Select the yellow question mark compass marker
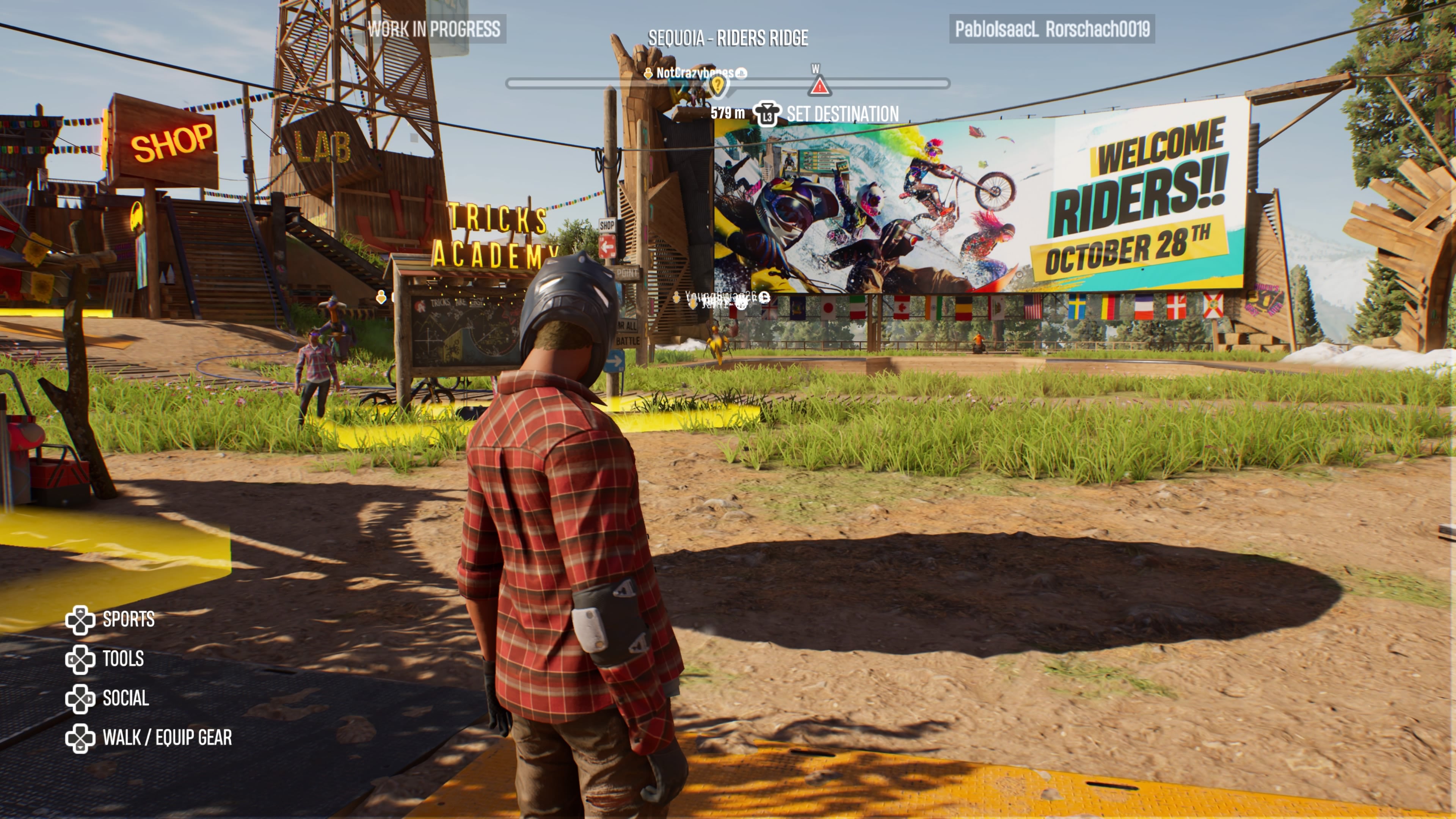This screenshot has height=819, width=1456. pyautogui.click(x=717, y=86)
